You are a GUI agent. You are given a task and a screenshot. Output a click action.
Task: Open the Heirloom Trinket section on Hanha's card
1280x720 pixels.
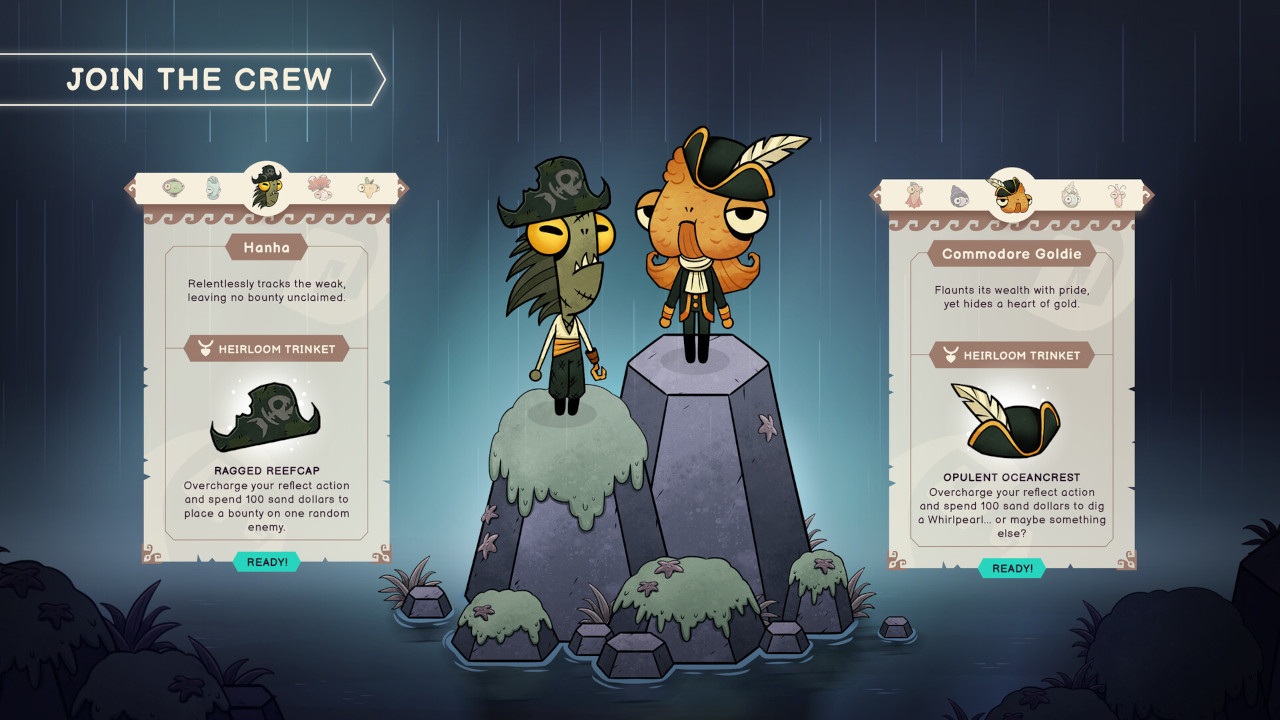point(266,349)
